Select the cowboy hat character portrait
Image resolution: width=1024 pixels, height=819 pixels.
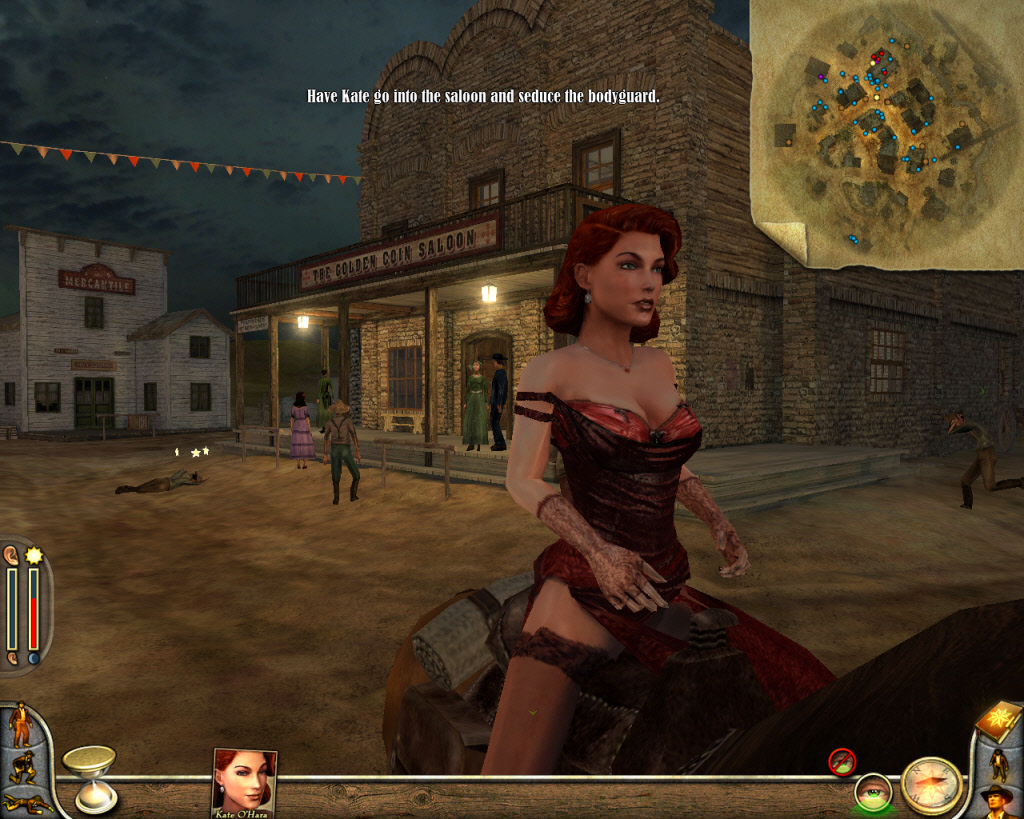point(997,800)
